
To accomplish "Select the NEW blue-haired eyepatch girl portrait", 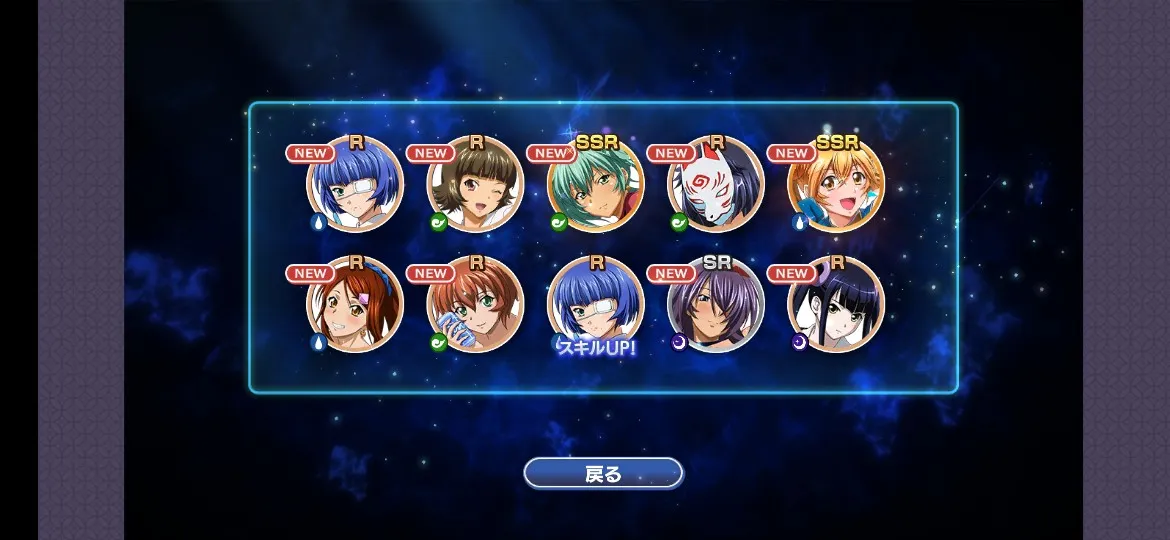I will click(355, 185).
